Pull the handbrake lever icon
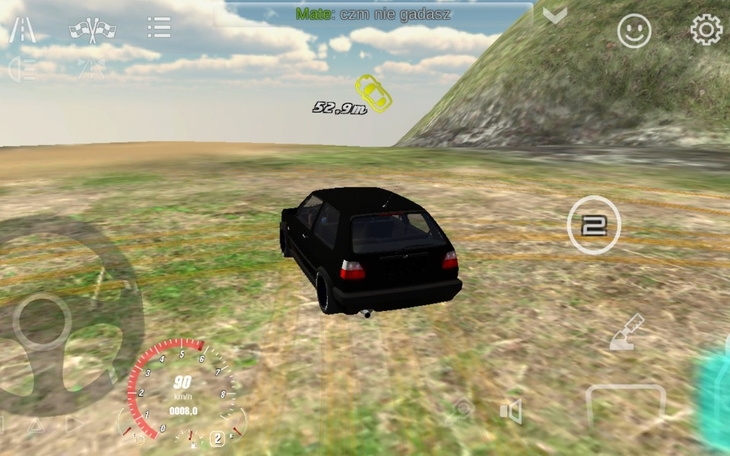The height and width of the screenshot is (456, 730). tap(628, 333)
